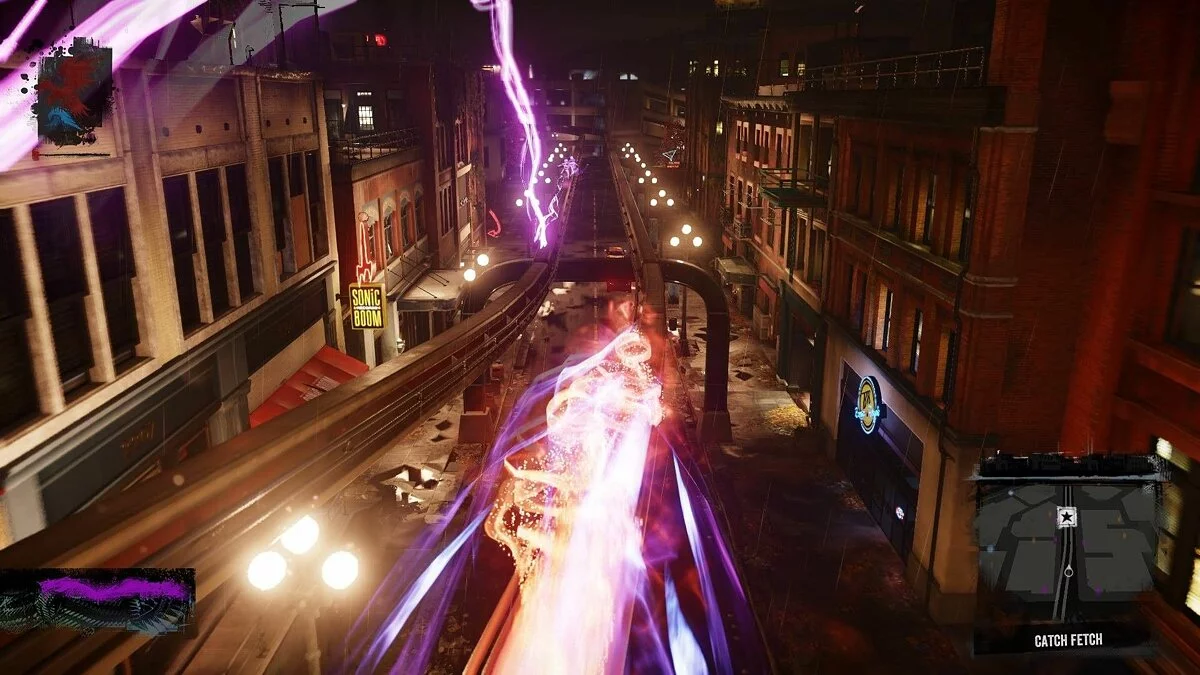Select the star objective marker on the minimap
The width and height of the screenshot is (1200, 675).
pos(1066,517)
